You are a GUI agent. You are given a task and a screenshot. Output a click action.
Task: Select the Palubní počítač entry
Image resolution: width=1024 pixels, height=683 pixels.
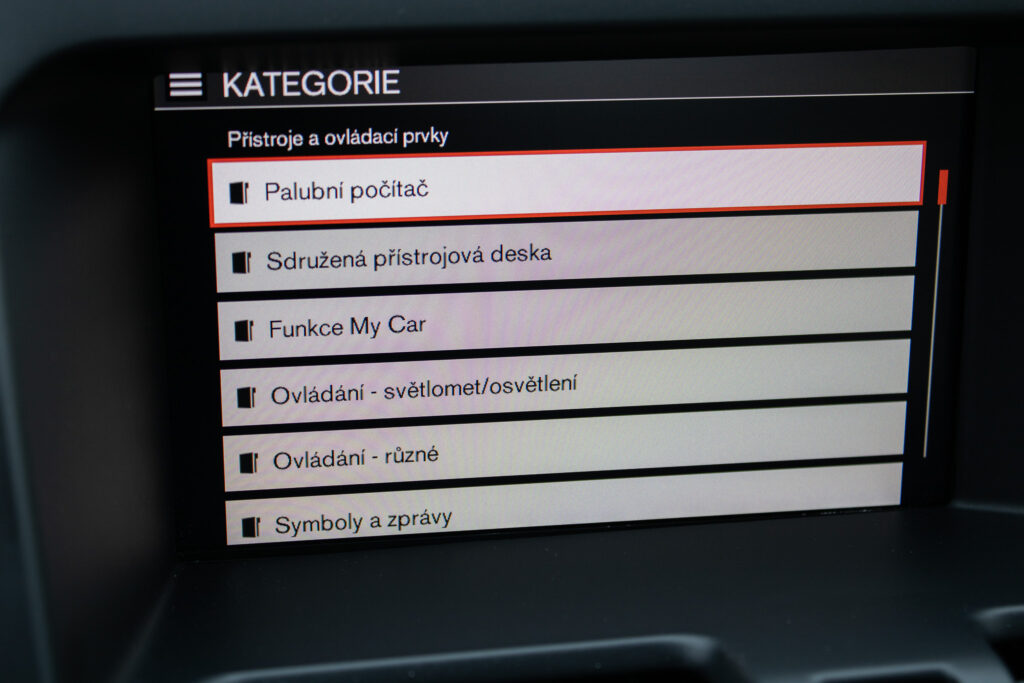click(x=565, y=185)
